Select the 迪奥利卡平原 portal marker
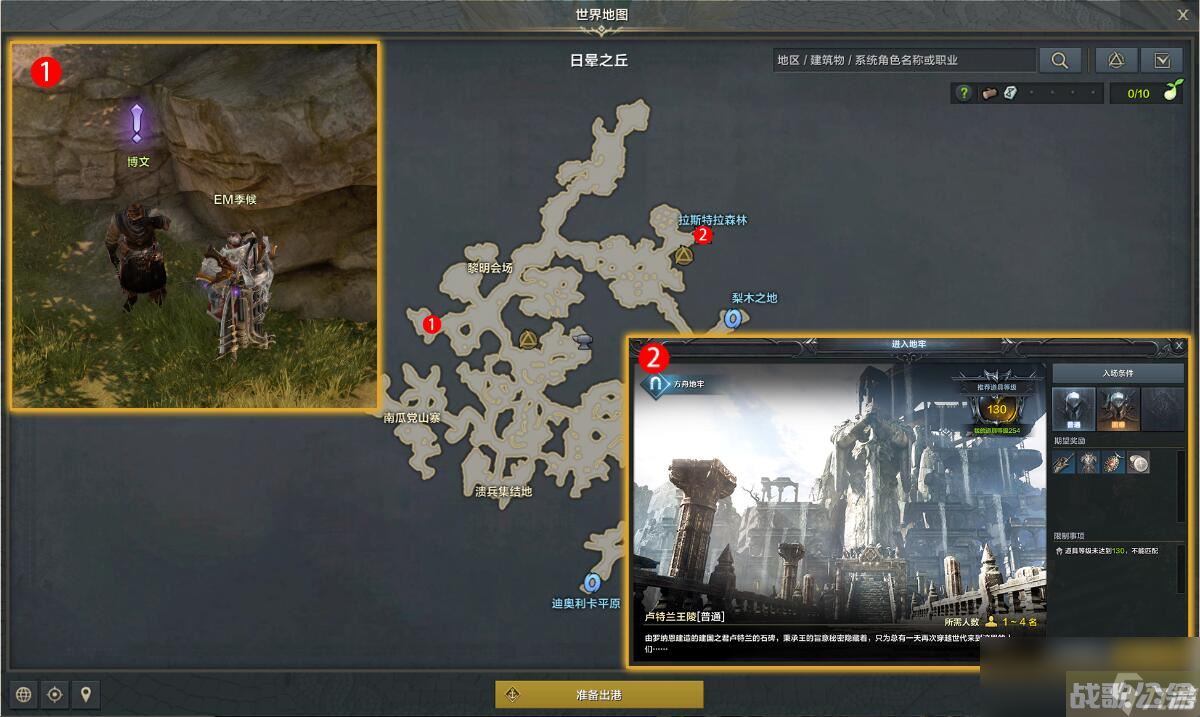 coord(591,582)
